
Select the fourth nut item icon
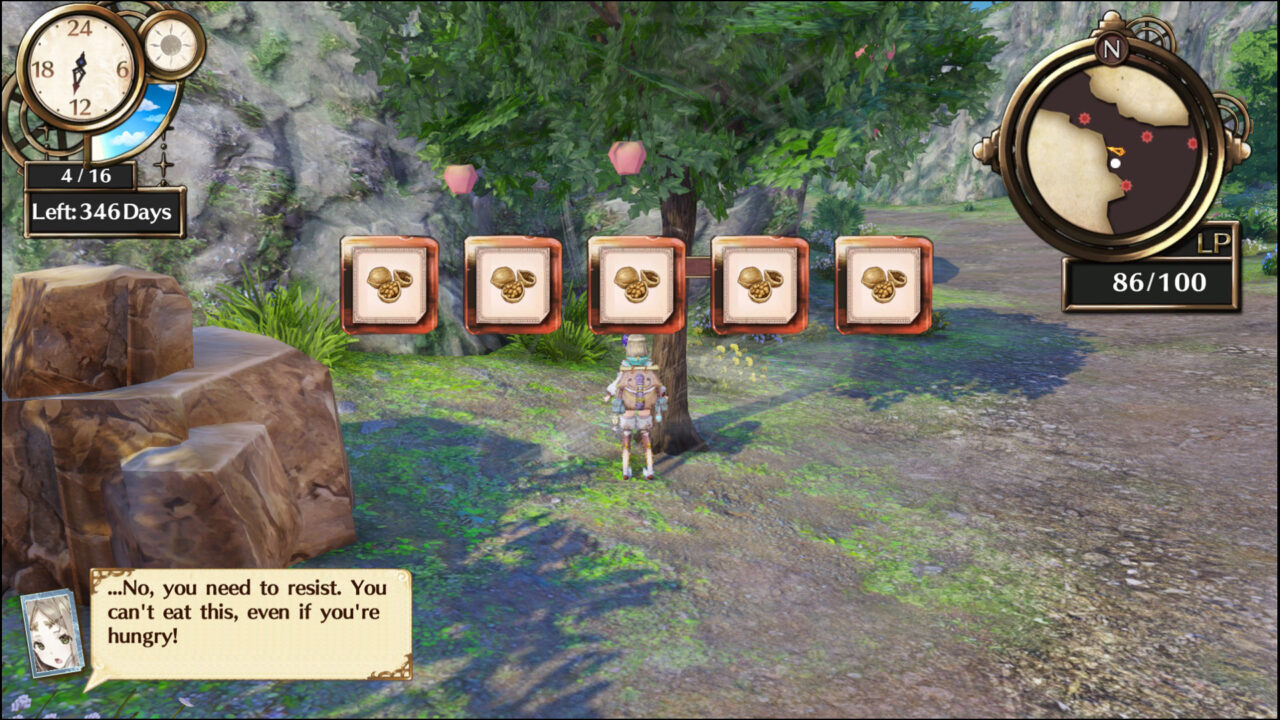pyautogui.click(x=759, y=283)
